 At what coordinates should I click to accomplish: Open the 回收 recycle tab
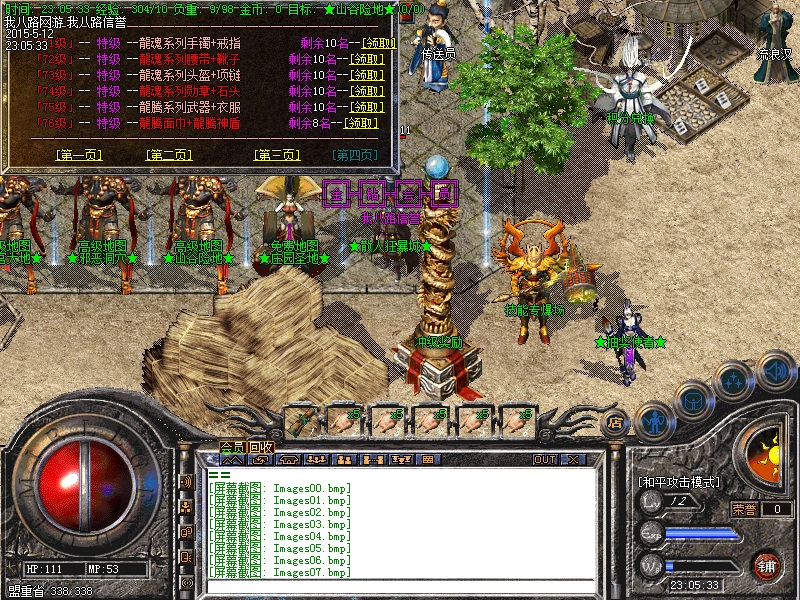(260, 447)
